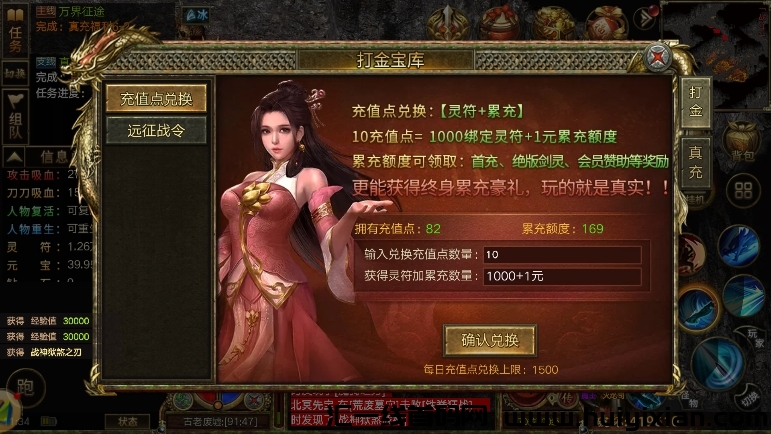Open the 背包 bag icon
771x434 pixels.
(742, 140)
